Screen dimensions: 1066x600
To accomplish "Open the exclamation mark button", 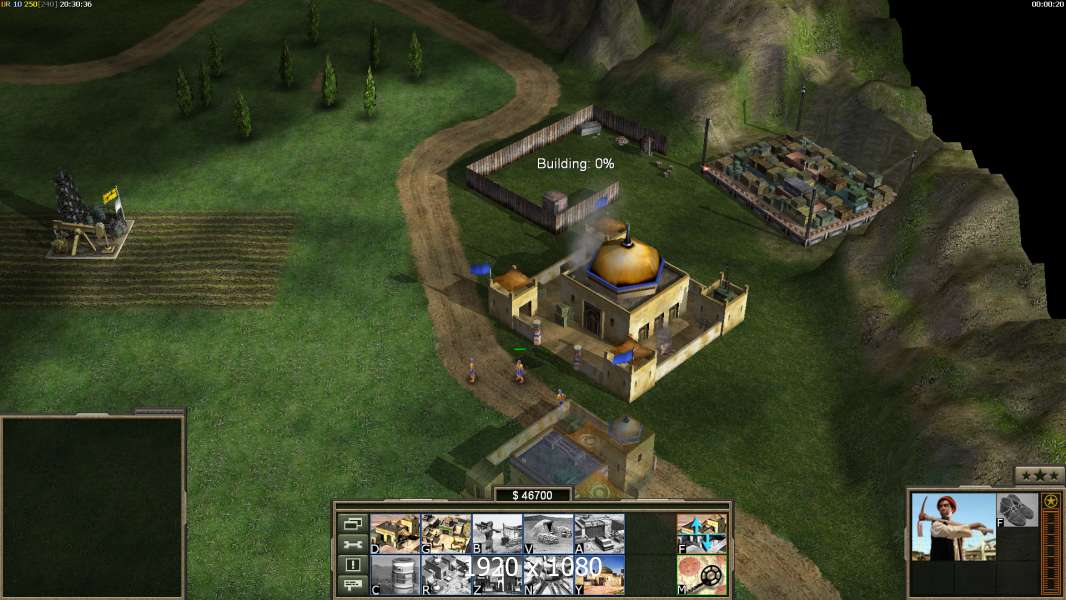I will [352, 565].
